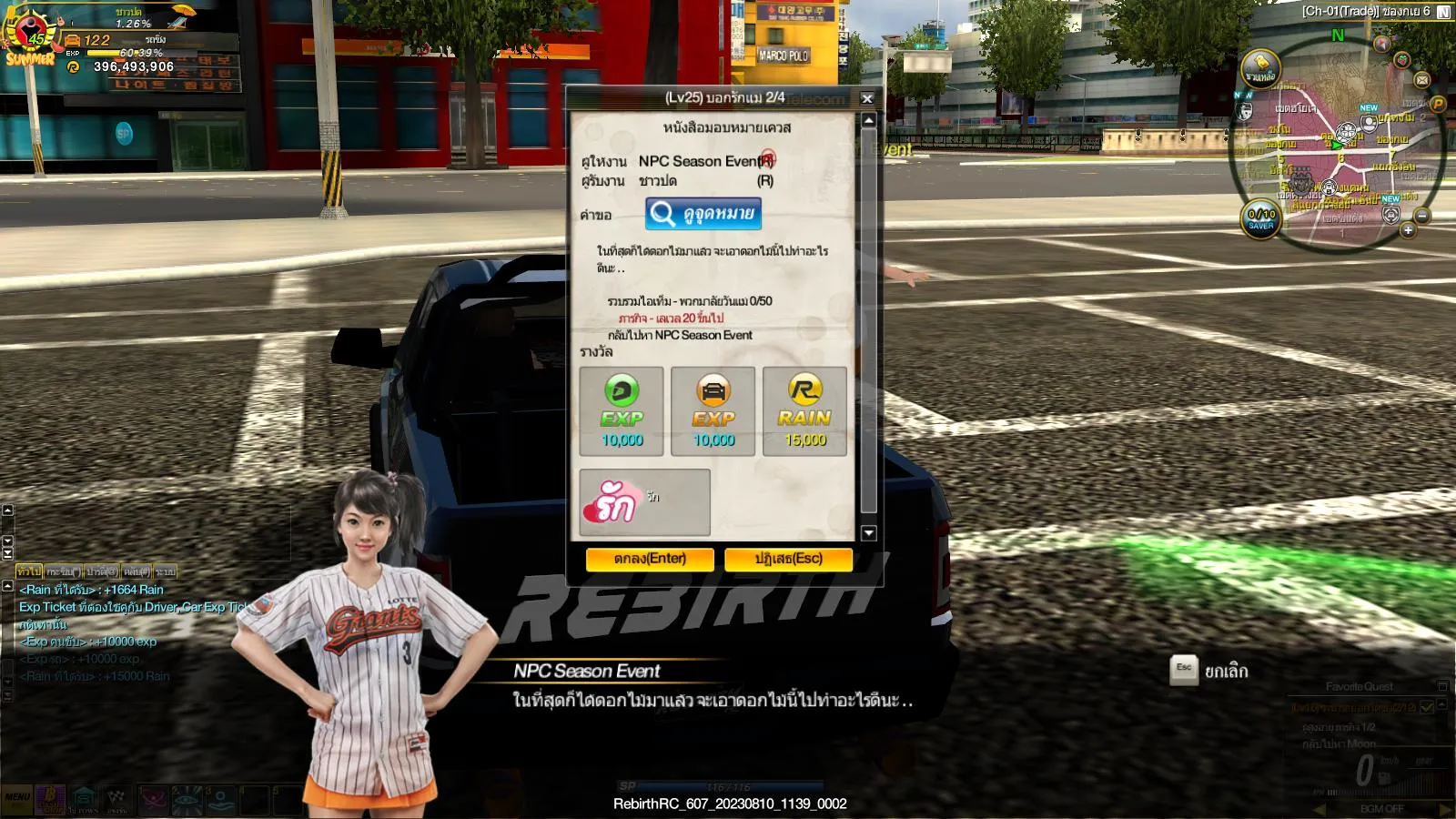This screenshot has width=1456, height=819.
Task: Close the quest assignment window
Action: (x=866, y=98)
